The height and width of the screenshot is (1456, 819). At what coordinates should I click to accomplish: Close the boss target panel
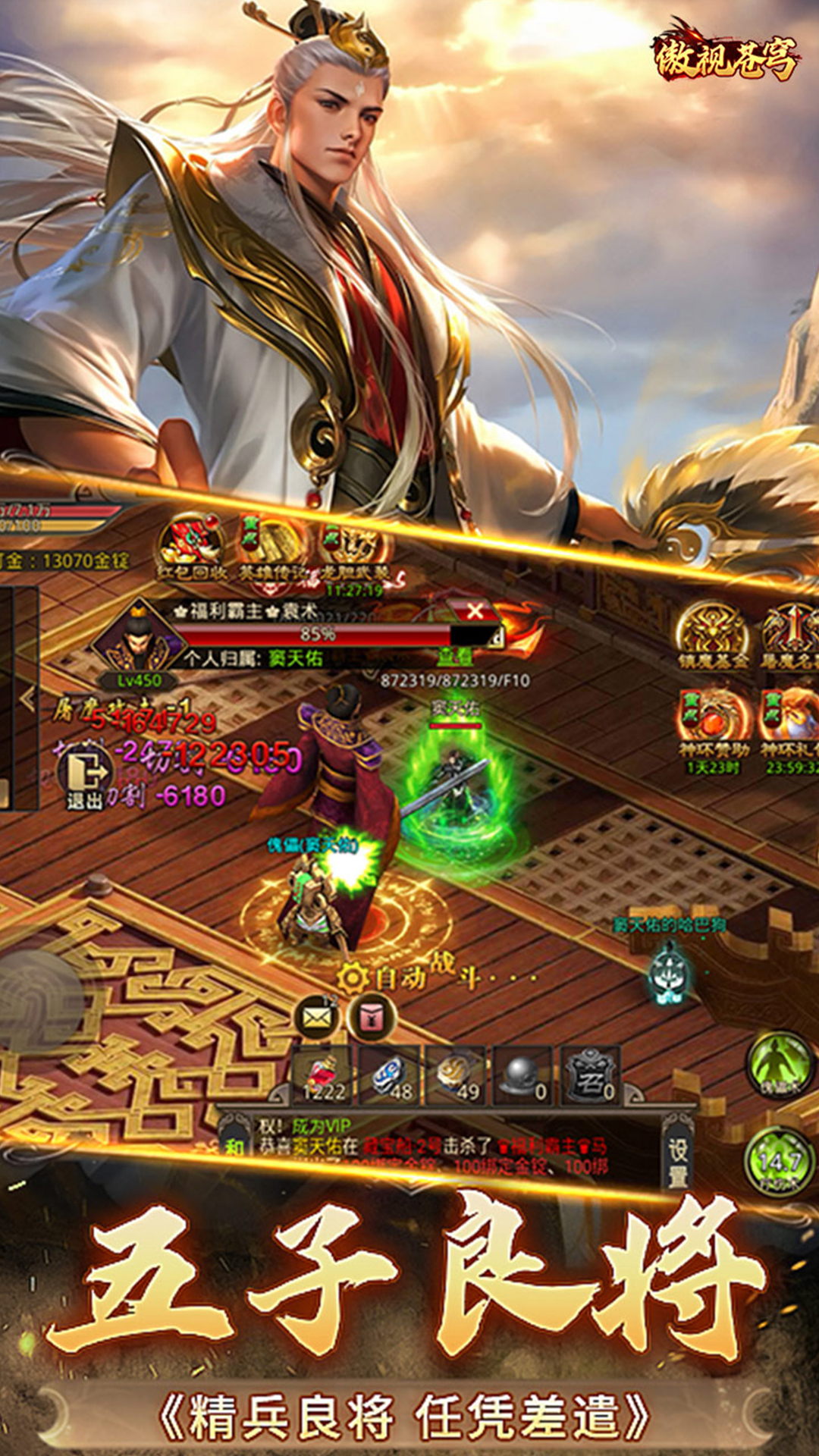(x=475, y=611)
